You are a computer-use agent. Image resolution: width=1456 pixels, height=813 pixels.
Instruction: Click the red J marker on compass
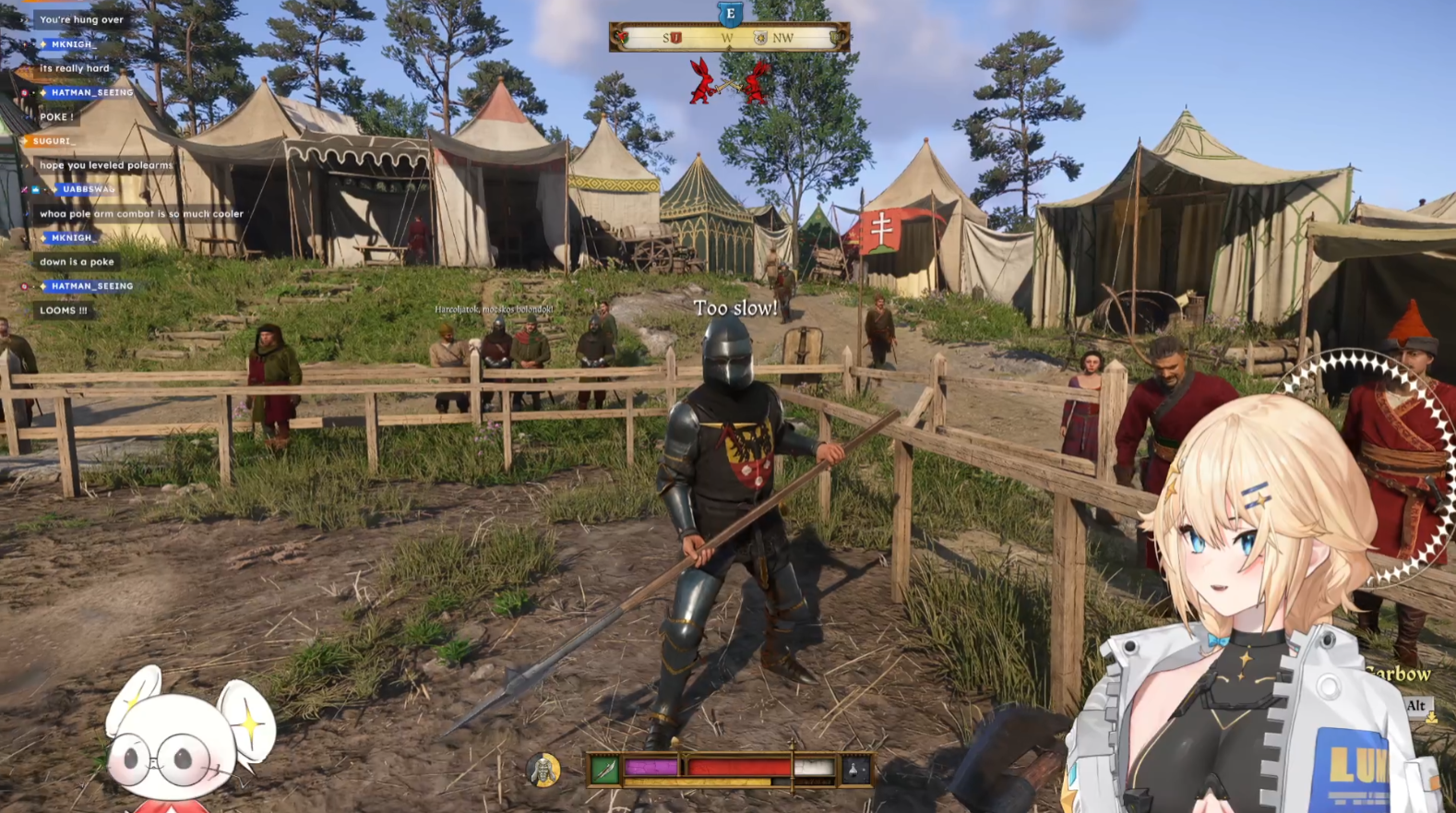675,38
